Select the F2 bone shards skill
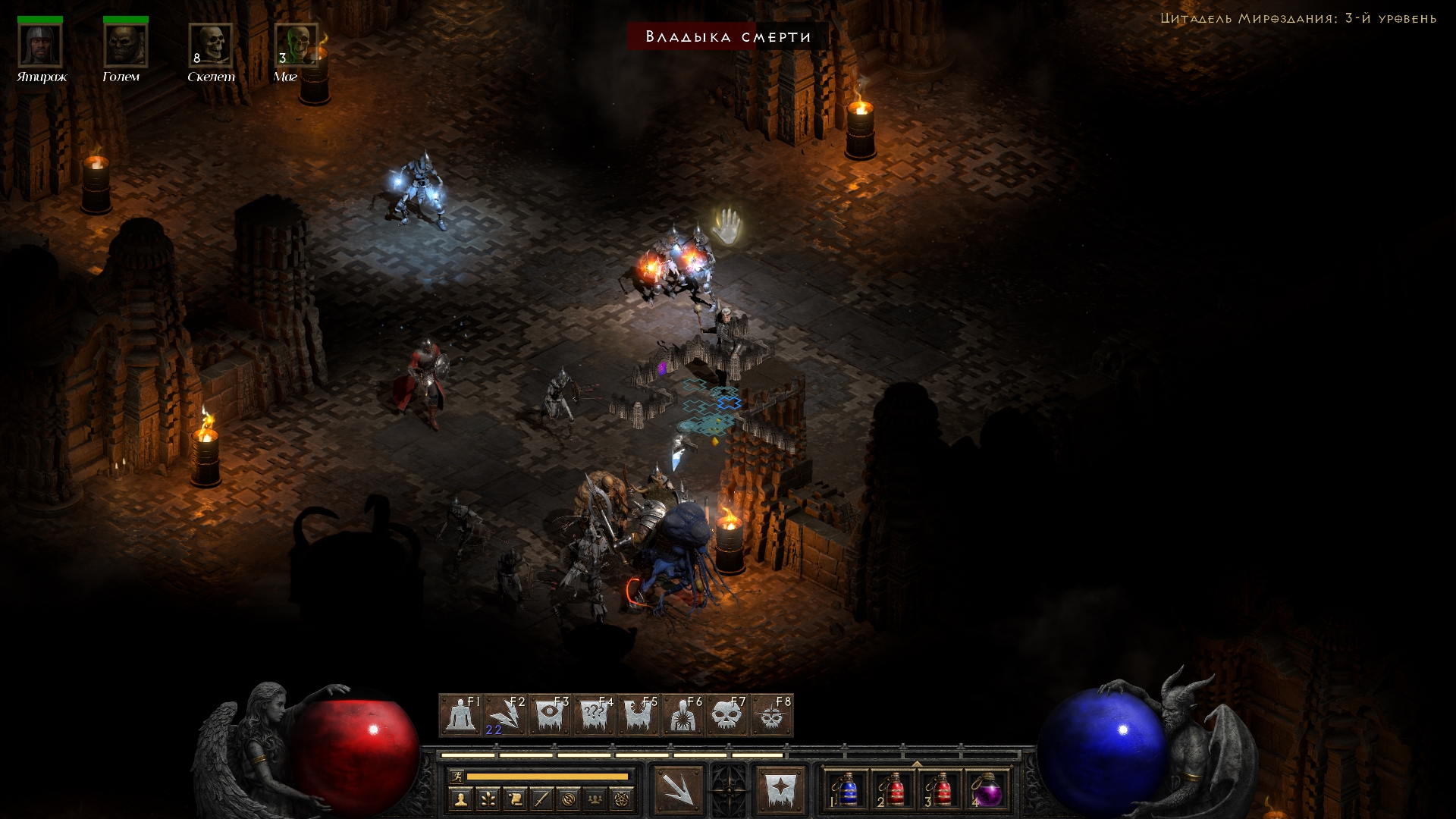The width and height of the screenshot is (1456, 819). click(505, 715)
